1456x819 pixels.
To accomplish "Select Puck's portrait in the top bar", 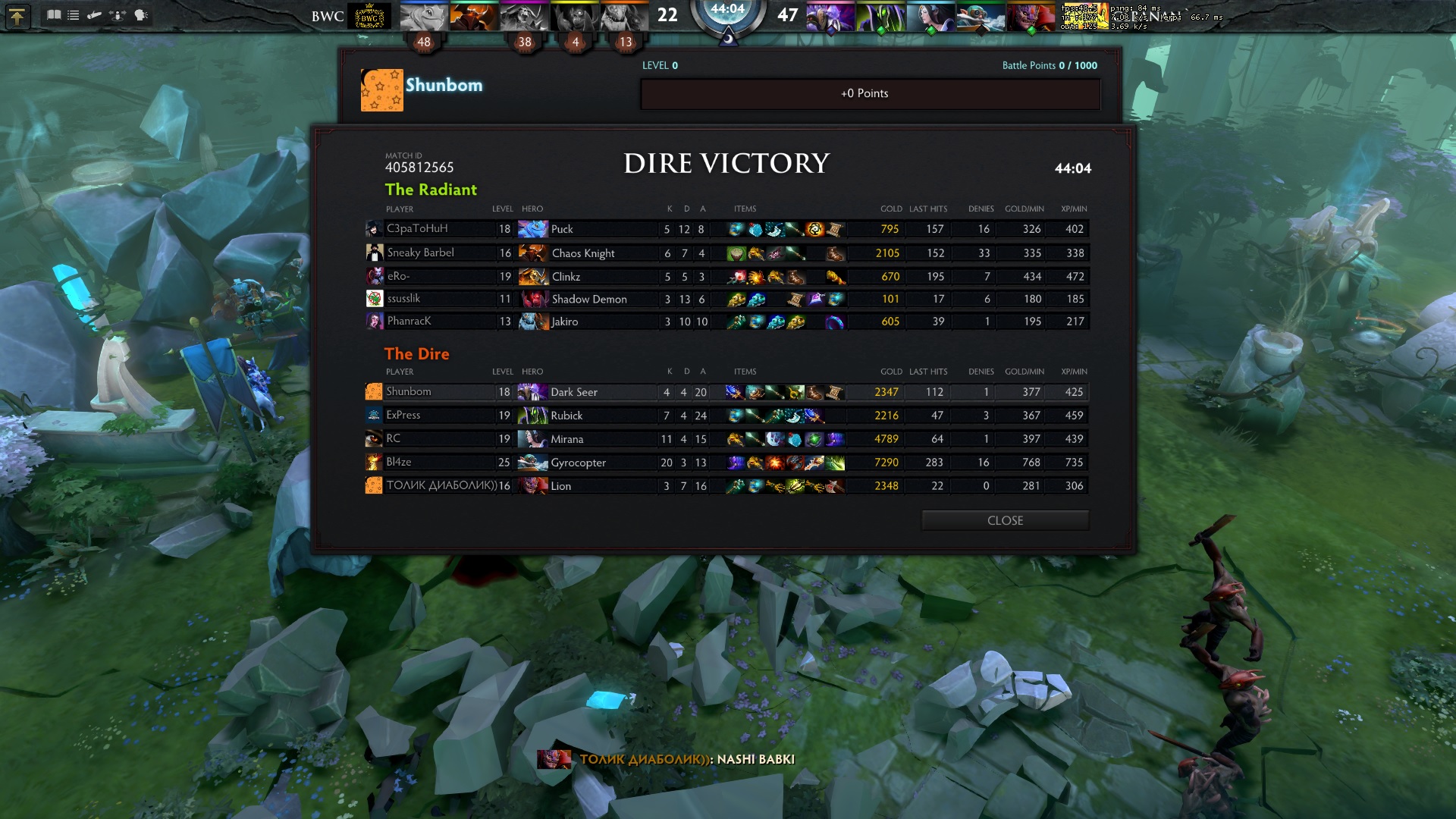I will coord(423,17).
